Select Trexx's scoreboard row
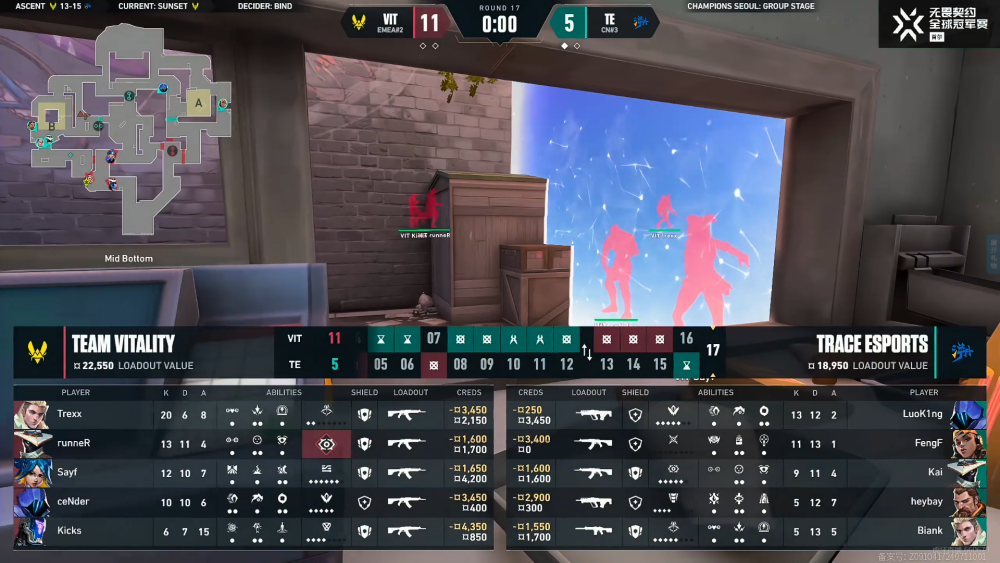The width and height of the screenshot is (1000, 563). pos(250,414)
